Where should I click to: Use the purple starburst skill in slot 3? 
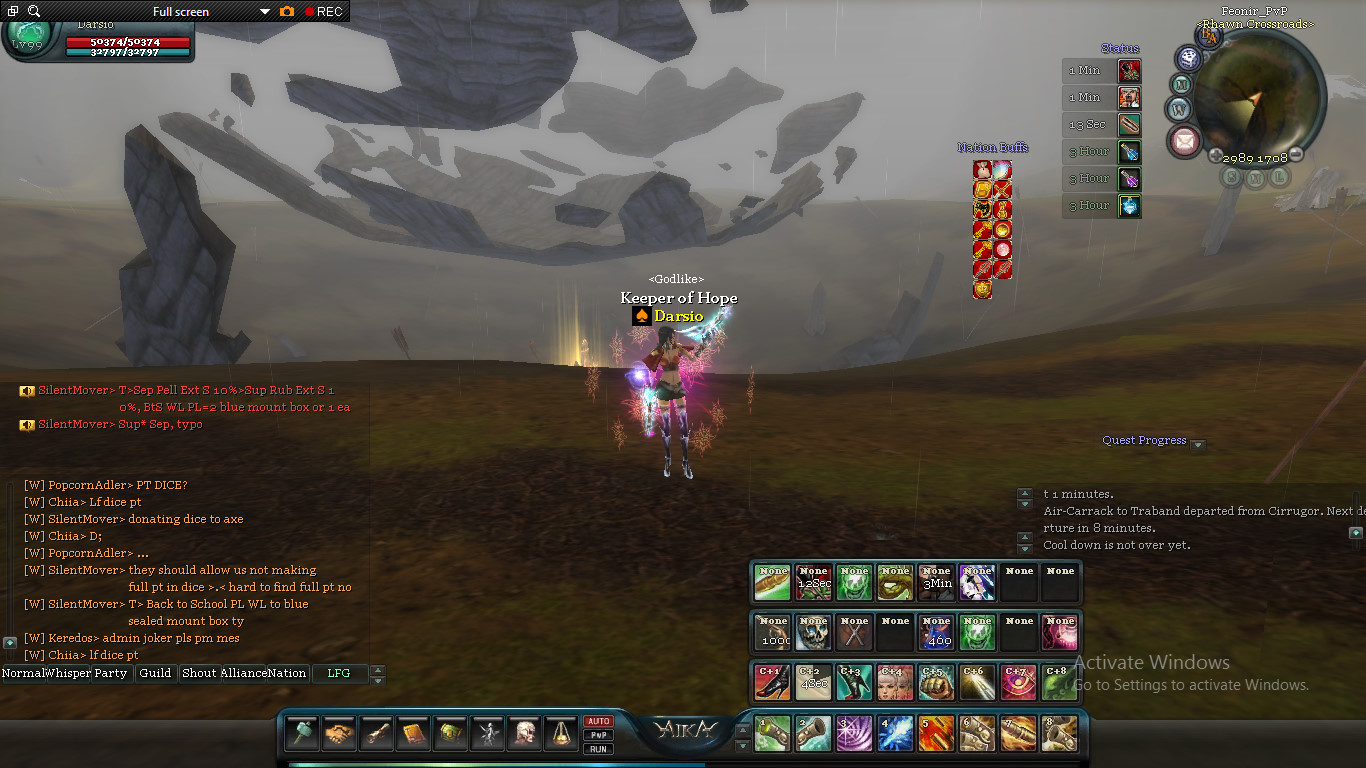click(x=854, y=733)
